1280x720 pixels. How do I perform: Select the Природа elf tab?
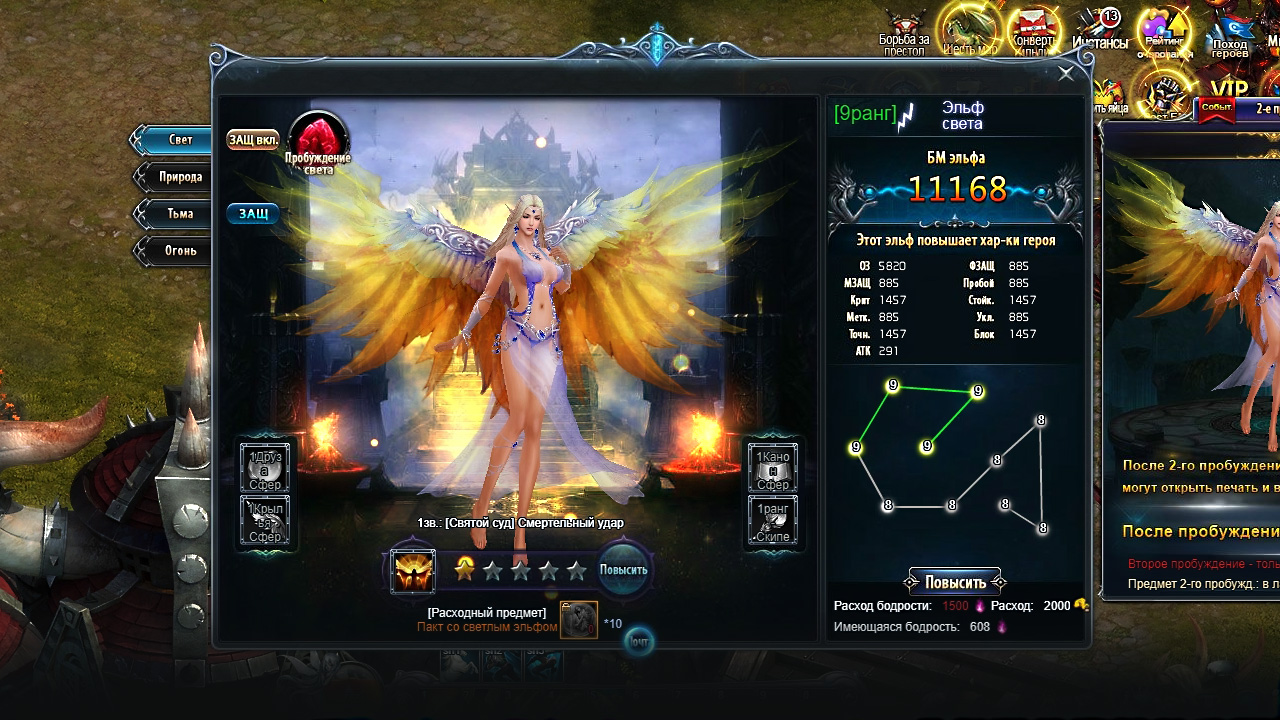point(176,177)
